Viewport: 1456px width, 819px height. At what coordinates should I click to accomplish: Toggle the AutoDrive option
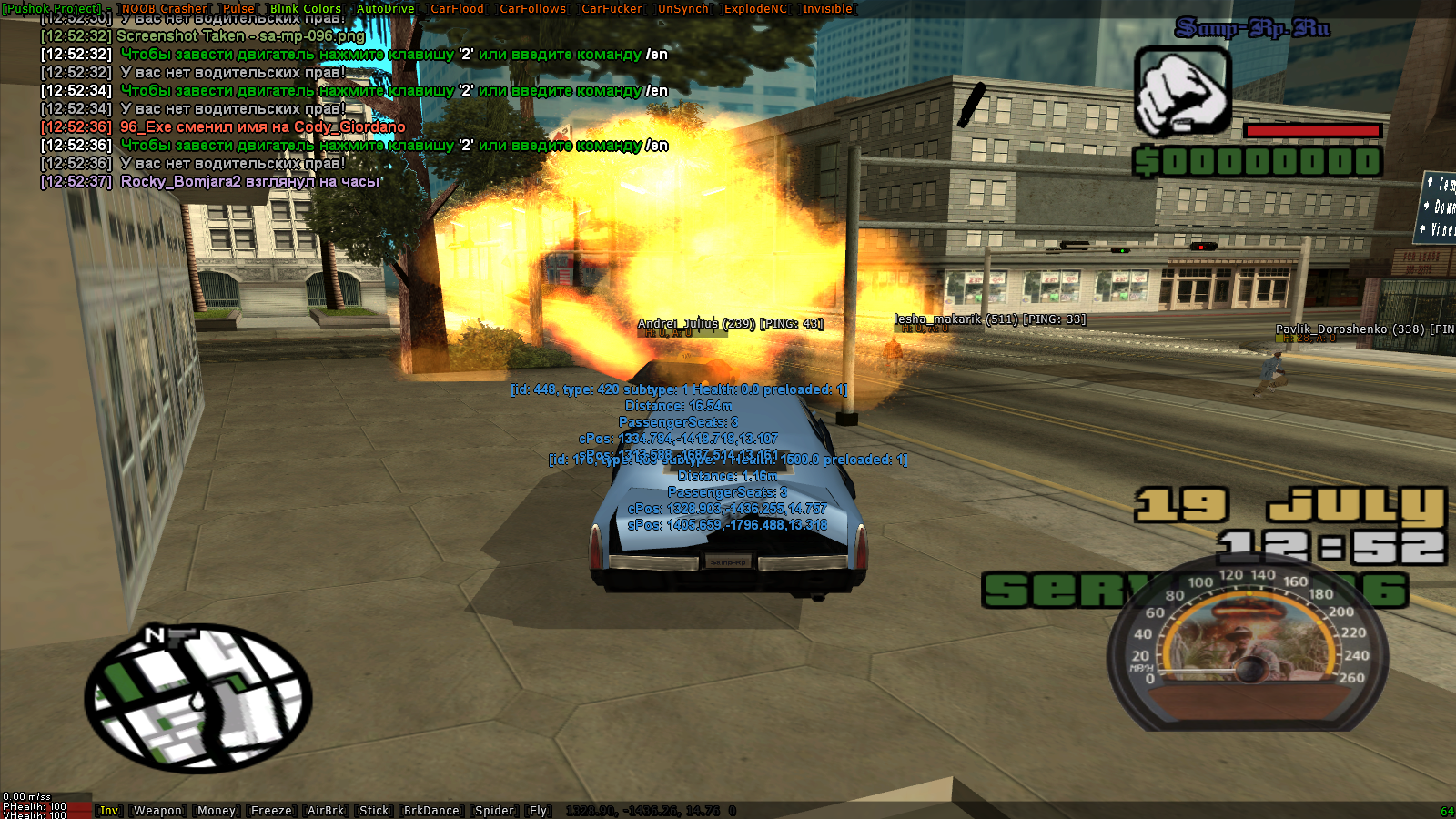click(386, 9)
